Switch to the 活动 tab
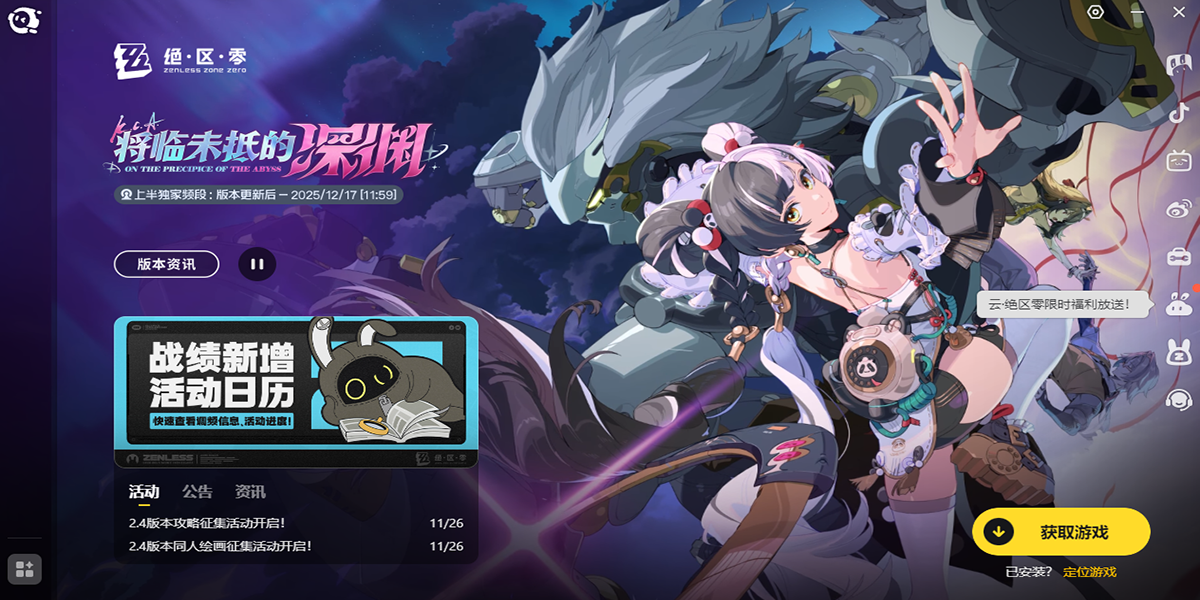 click(x=144, y=492)
